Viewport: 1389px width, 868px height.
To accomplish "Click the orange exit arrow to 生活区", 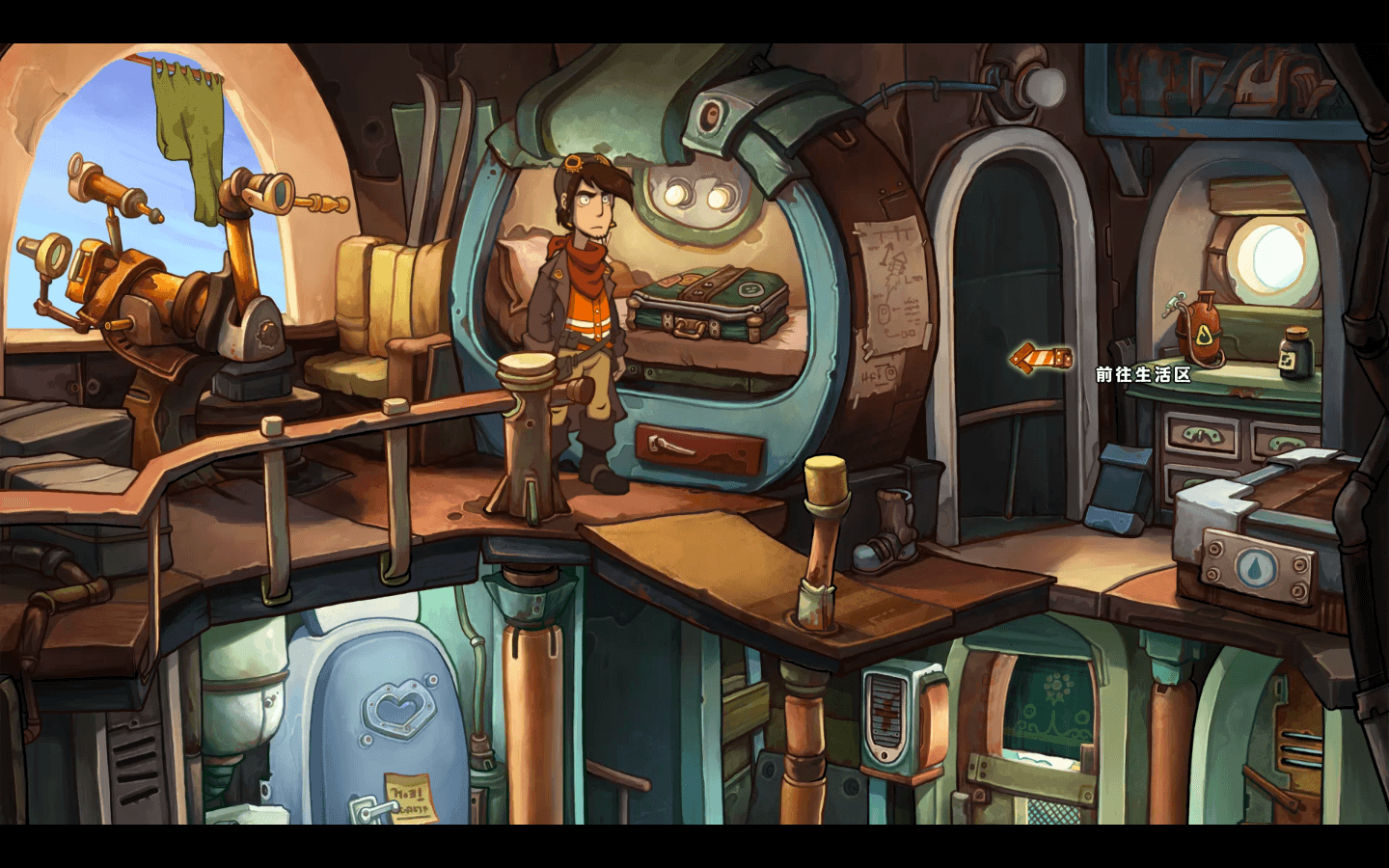I will 1041,359.
